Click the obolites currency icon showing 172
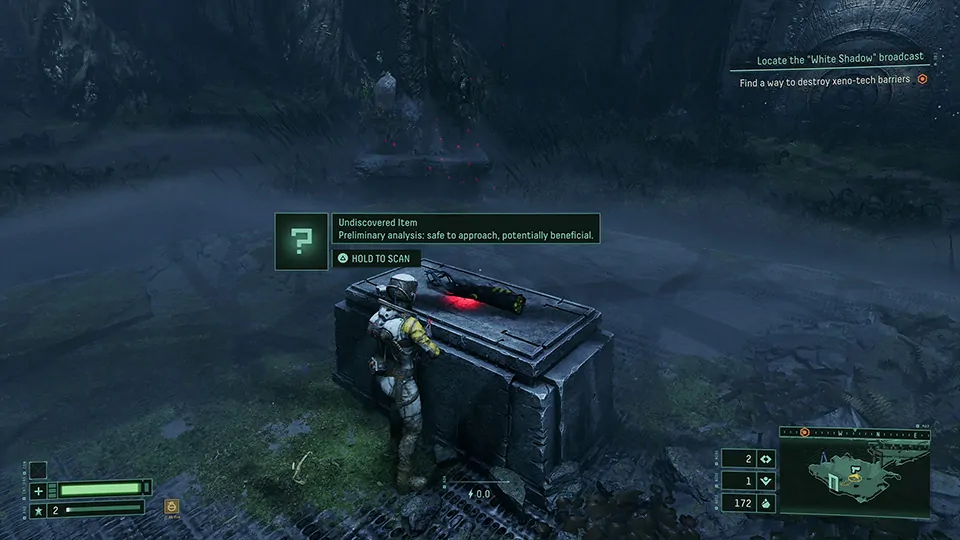960x540 pixels. click(766, 503)
